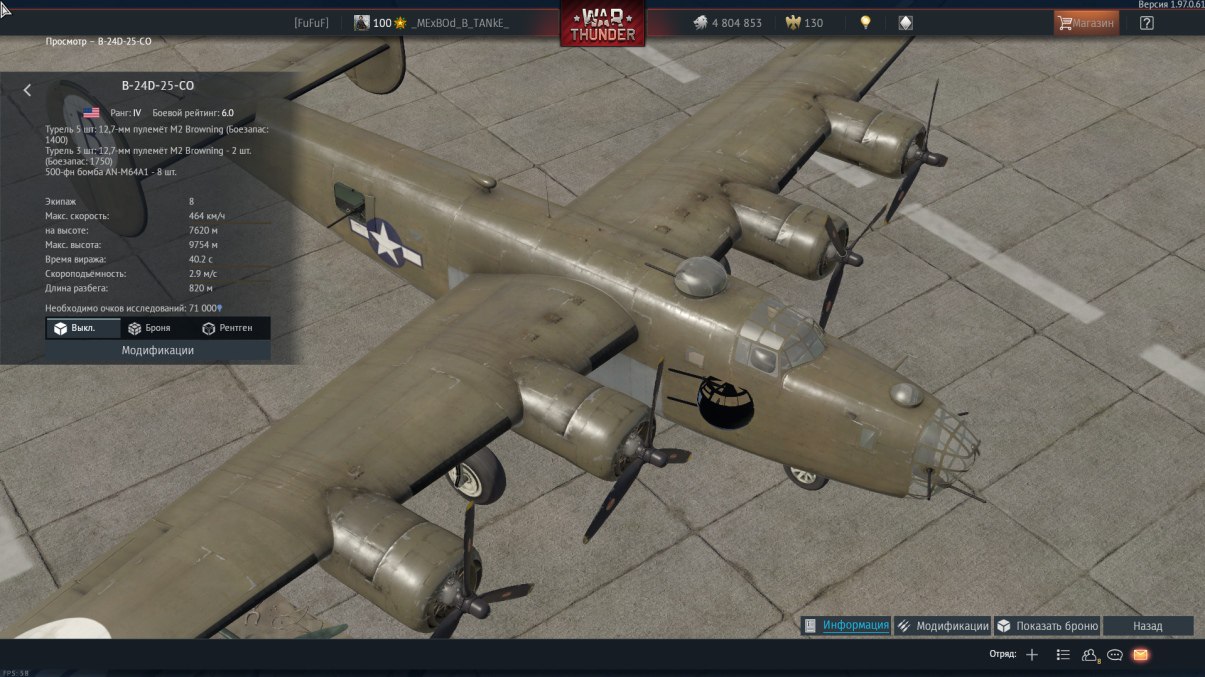Open the FuFuF clan tag

[312, 23]
